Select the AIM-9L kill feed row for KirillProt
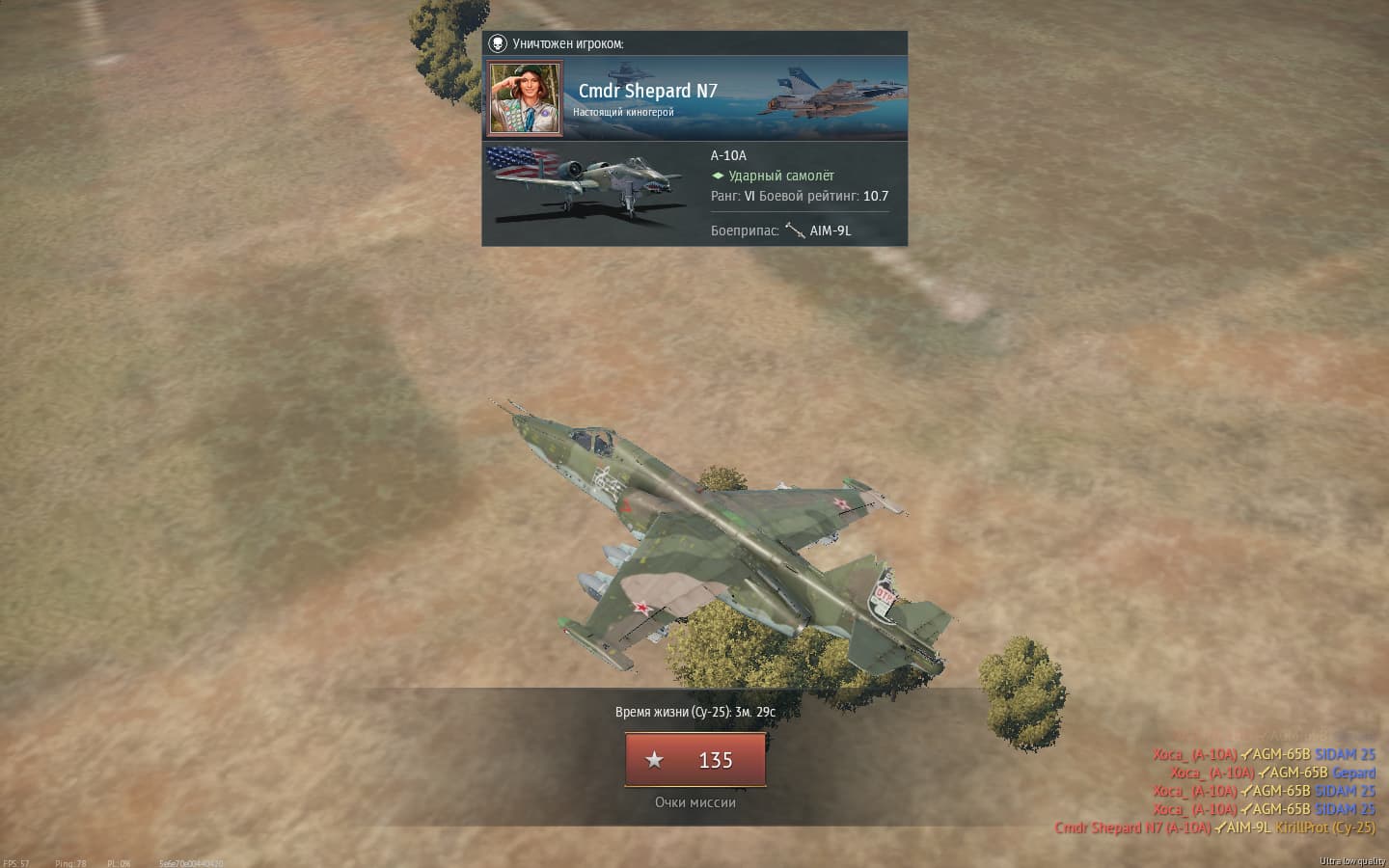The image size is (1389, 868). (1214, 827)
